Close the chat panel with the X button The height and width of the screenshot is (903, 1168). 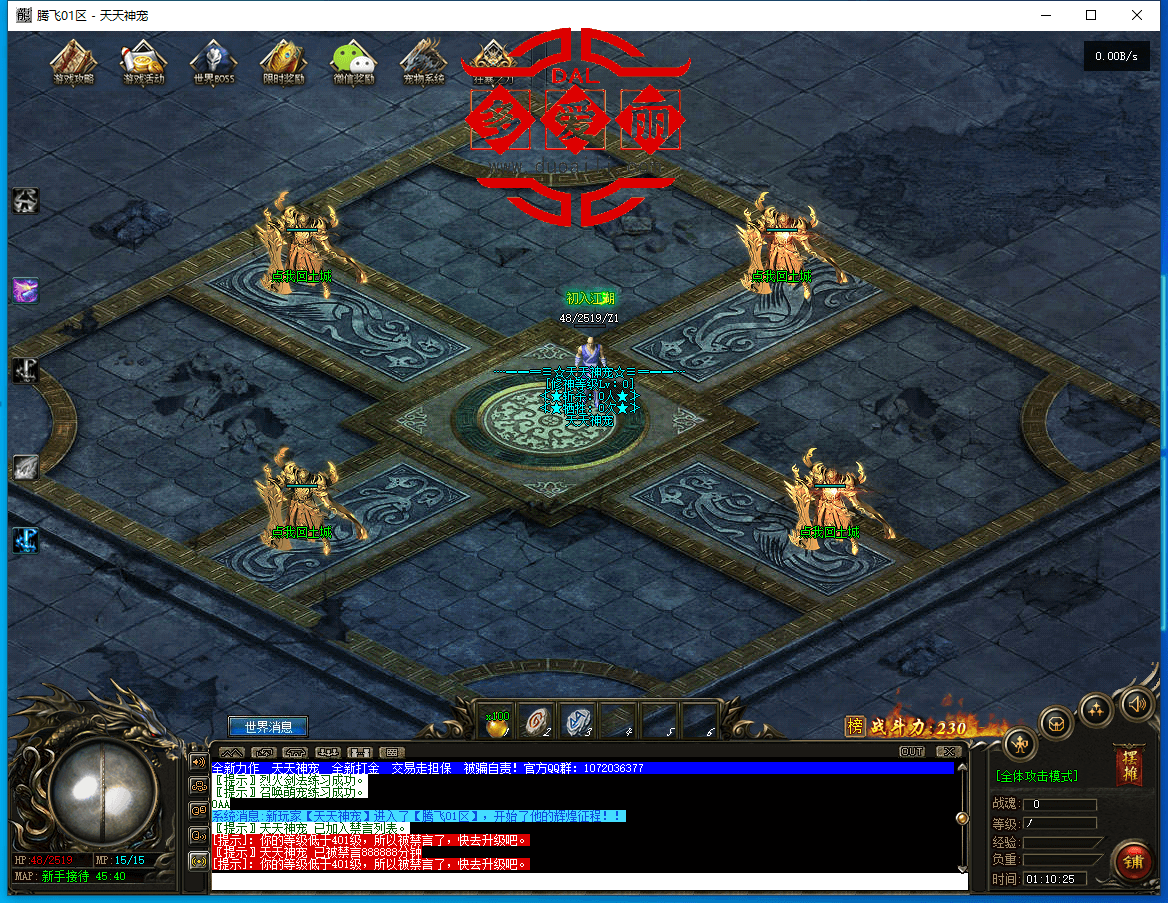pyautogui.click(x=949, y=752)
